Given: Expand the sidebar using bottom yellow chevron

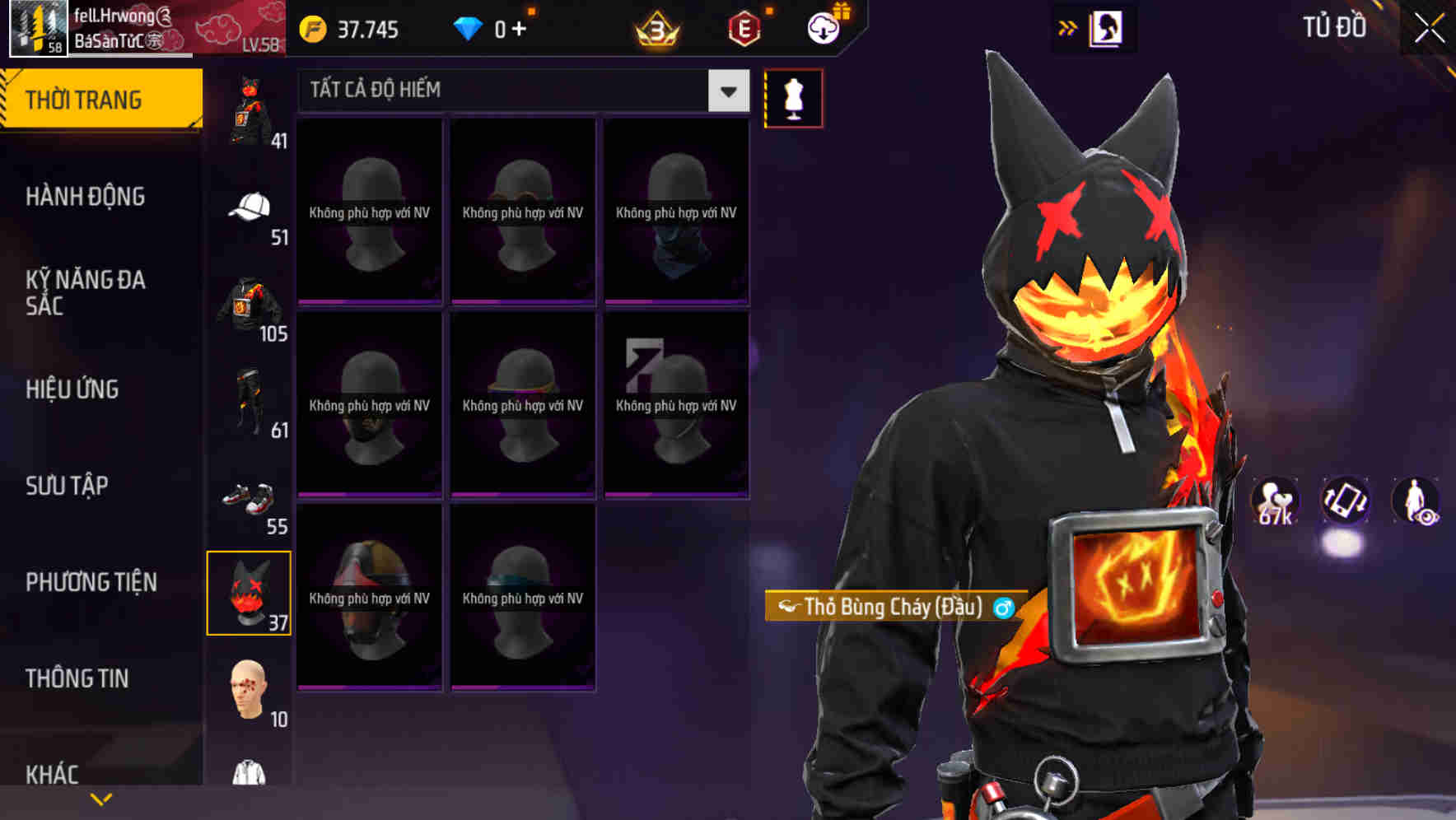Looking at the screenshot, I should pyautogui.click(x=101, y=799).
